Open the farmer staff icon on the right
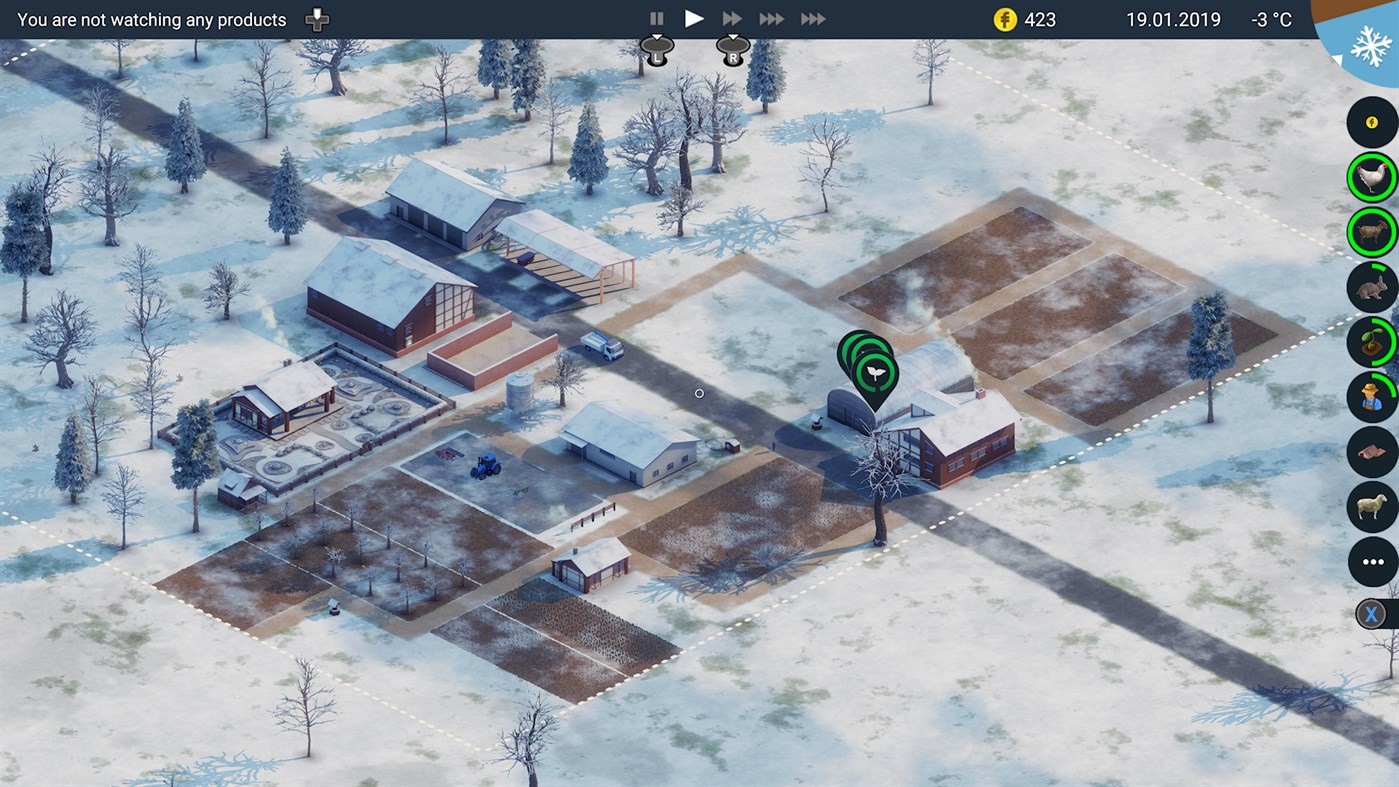Image resolution: width=1399 pixels, height=787 pixels. click(1371, 397)
